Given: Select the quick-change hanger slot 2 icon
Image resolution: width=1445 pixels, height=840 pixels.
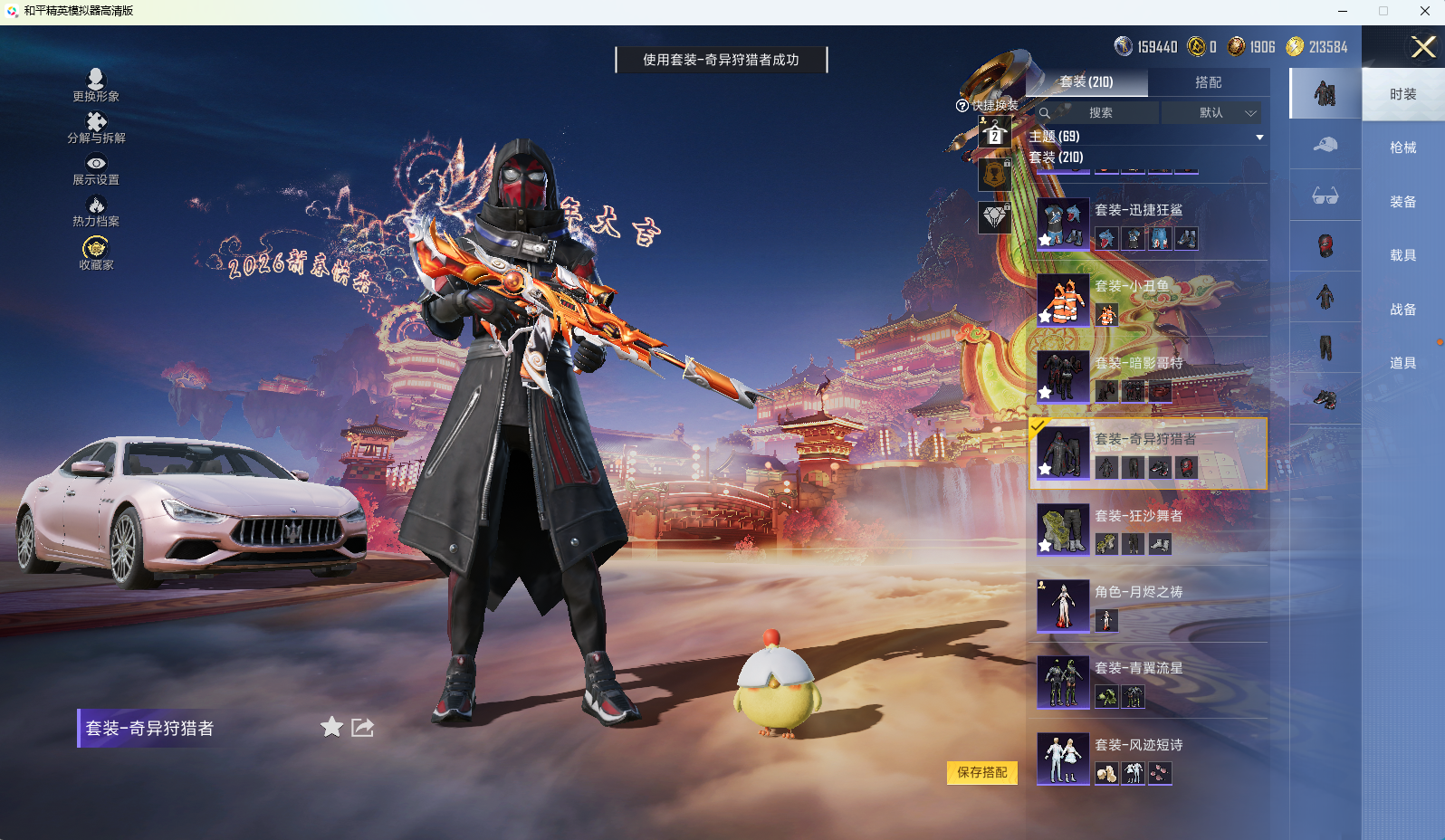Looking at the screenshot, I should coord(993,134).
